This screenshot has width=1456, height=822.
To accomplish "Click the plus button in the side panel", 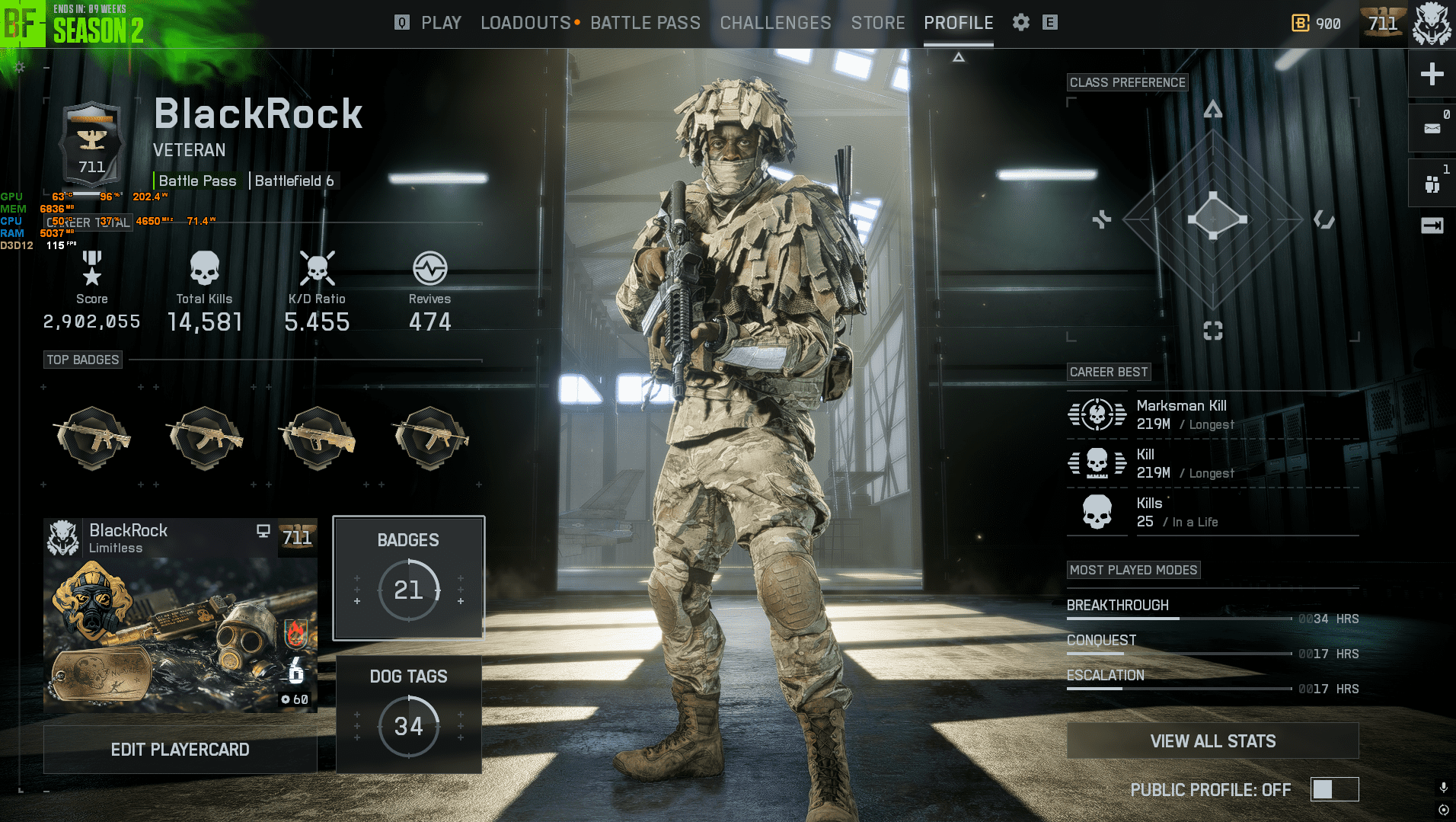I will (1432, 74).
